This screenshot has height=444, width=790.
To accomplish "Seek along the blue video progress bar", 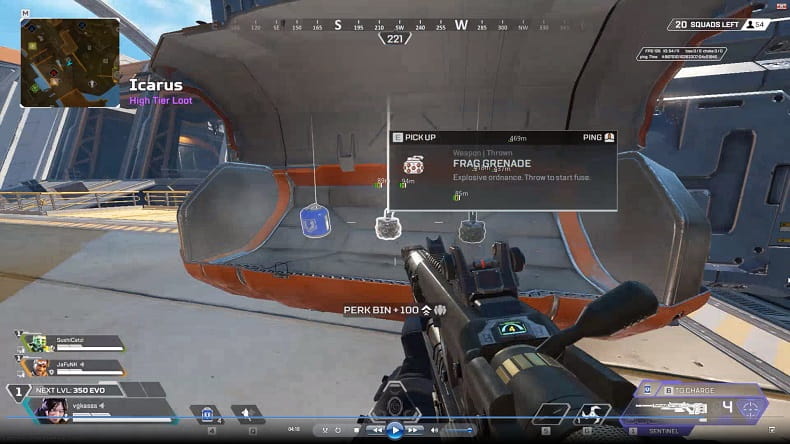I will pyautogui.click(x=300, y=419).
